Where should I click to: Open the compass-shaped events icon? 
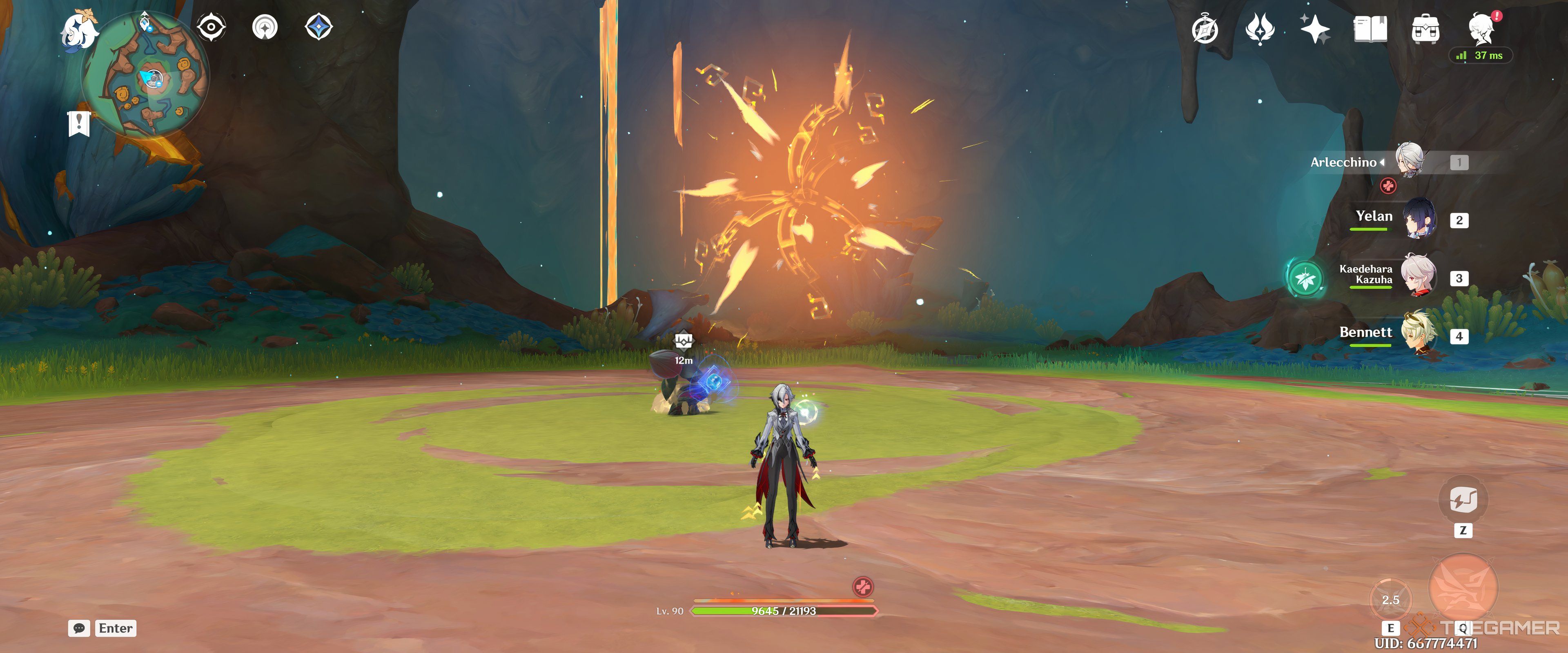tap(1205, 29)
